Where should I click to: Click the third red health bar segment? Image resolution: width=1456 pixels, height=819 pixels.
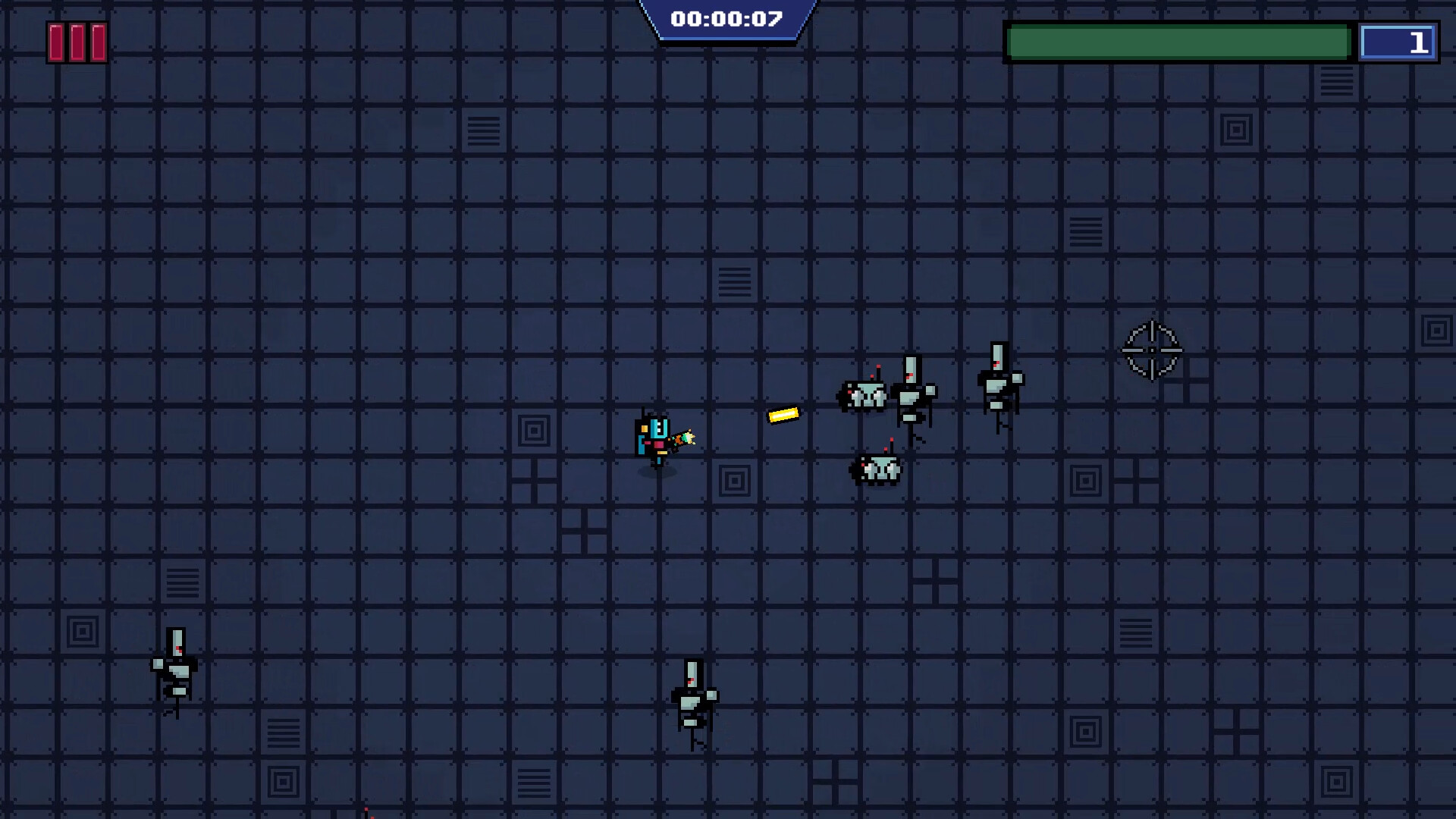click(x=96, y=42)
